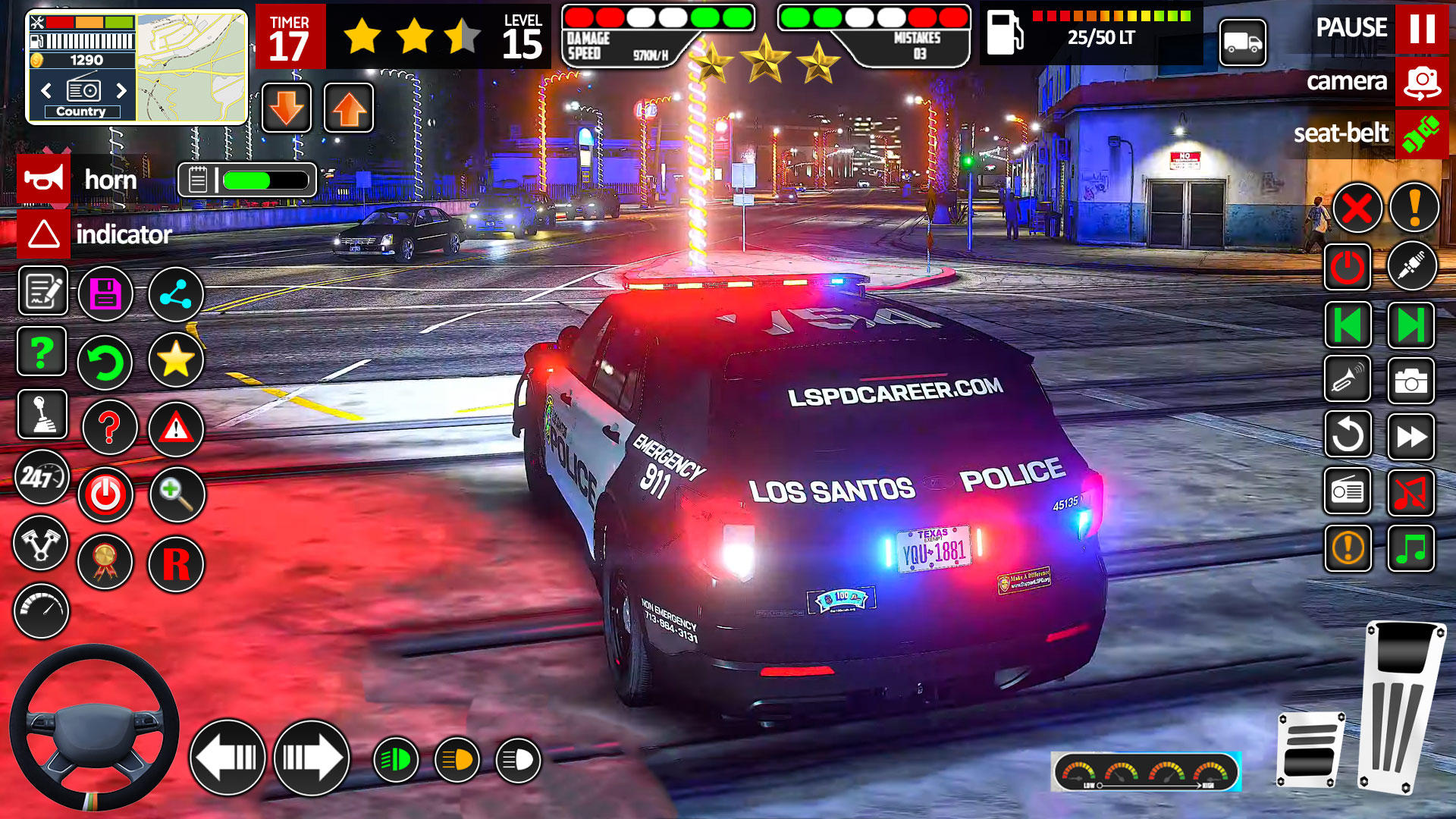Select the engine pistons icon
Screen dimensions: 1456x819
pos(42,544)
